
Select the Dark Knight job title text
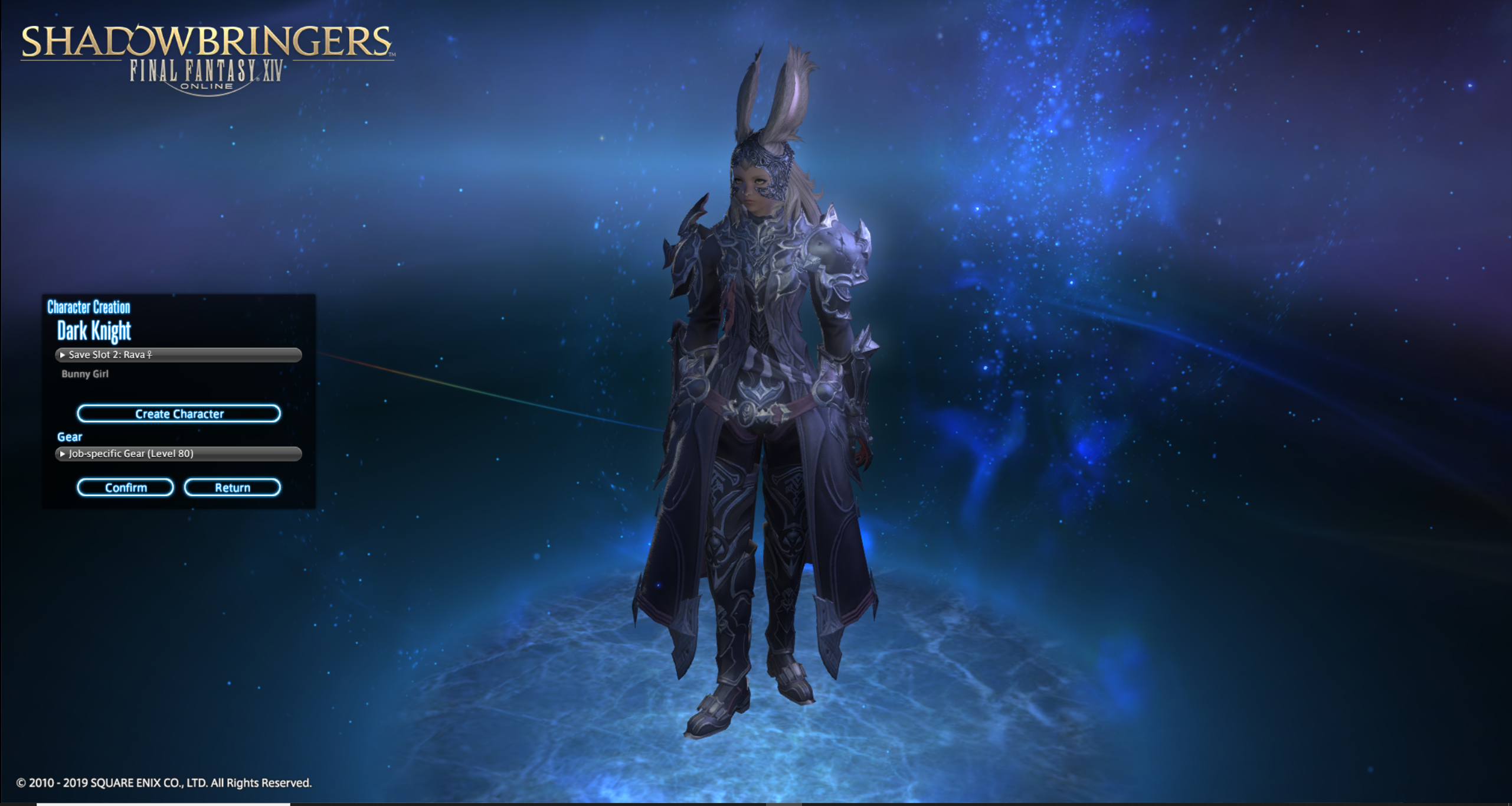click(94, 331)
